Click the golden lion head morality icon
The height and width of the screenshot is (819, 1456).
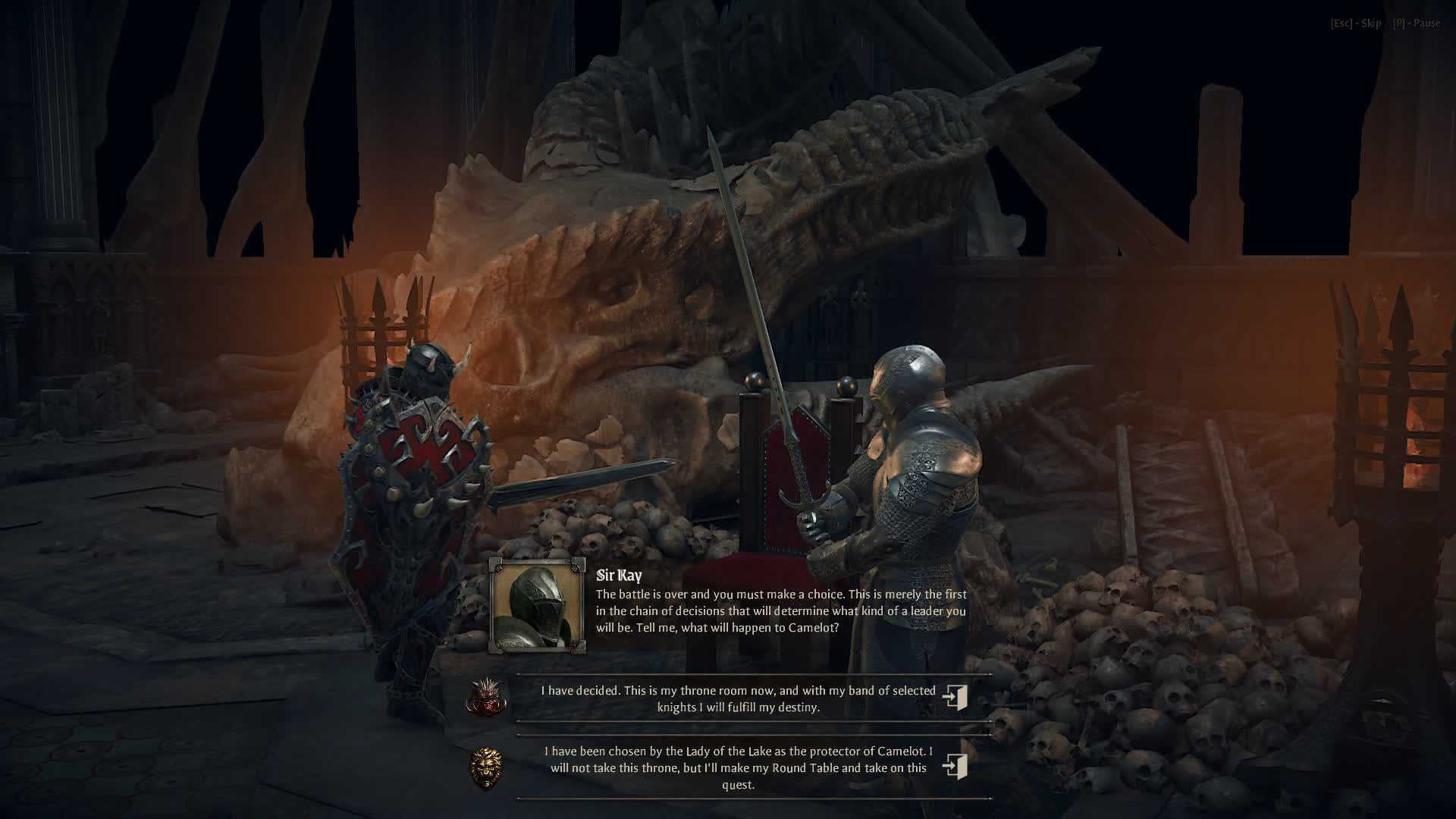(486, 767)
